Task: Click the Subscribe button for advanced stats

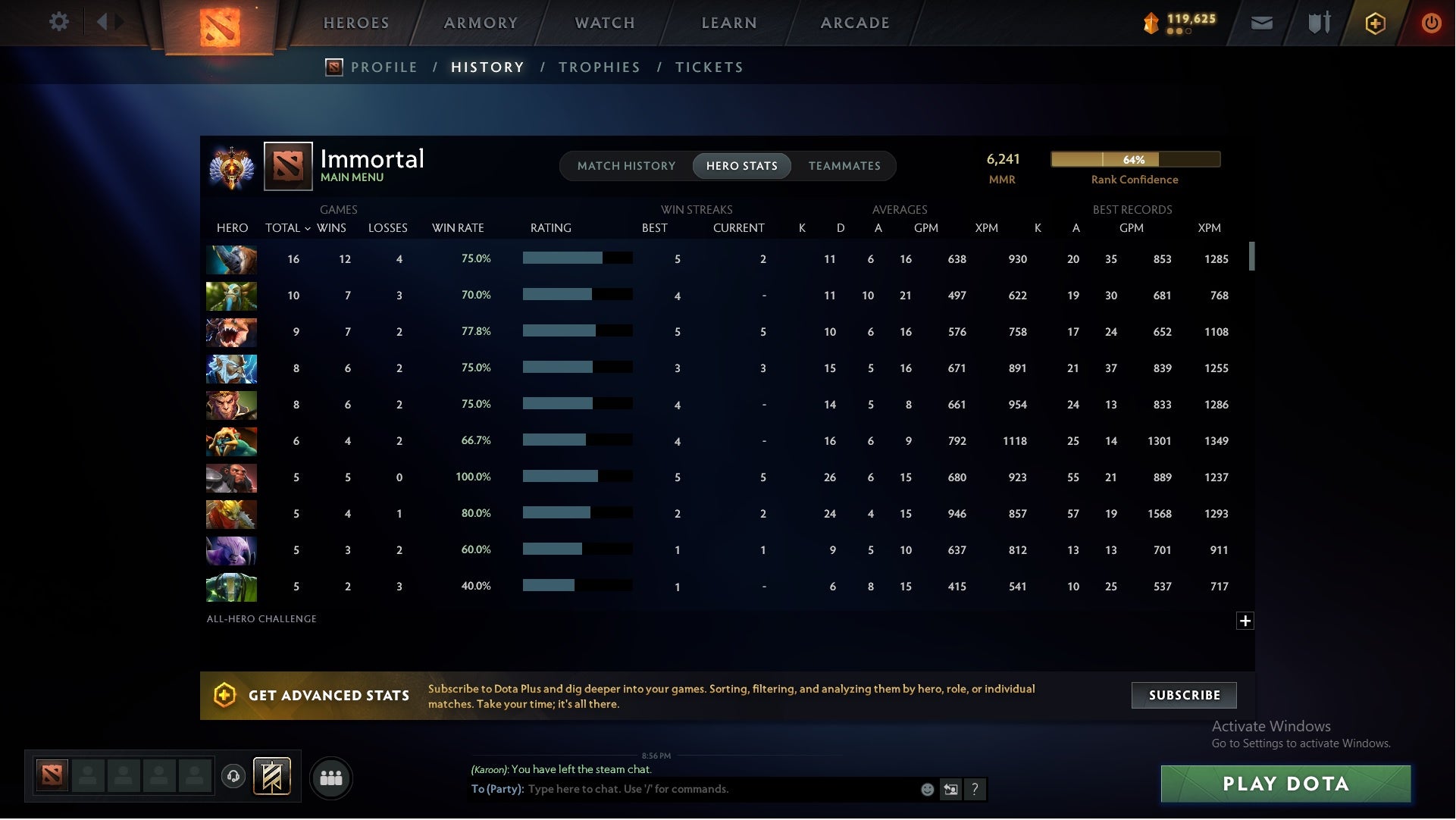Action: (1183, 694)
